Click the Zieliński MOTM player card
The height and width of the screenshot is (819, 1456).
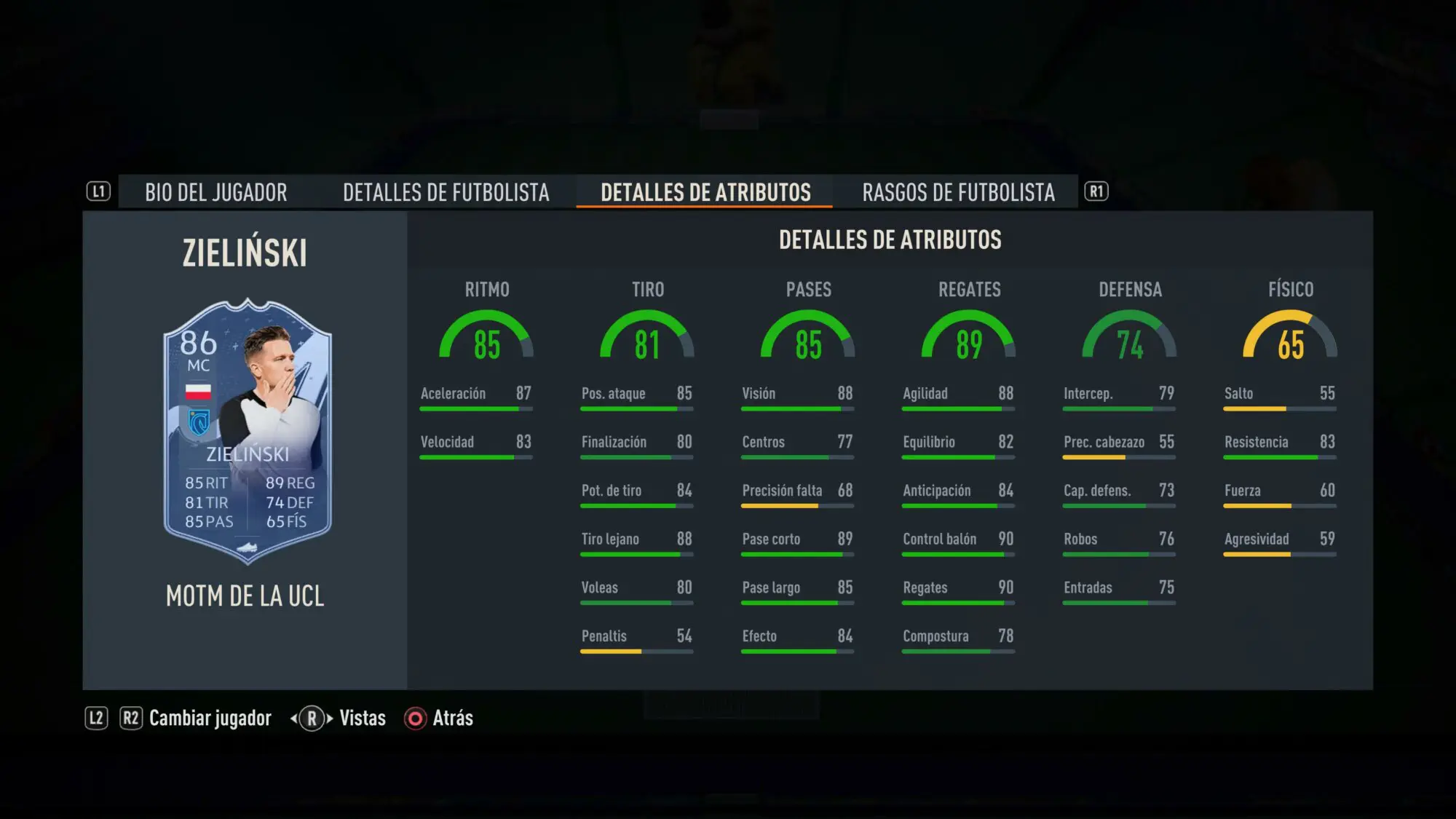pyautogui.click(x=248, y=431)
